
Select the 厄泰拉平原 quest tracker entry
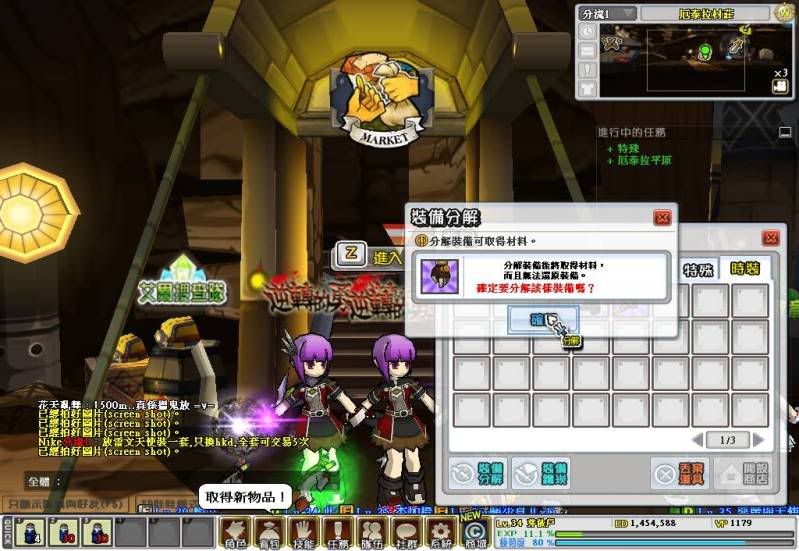644,161
